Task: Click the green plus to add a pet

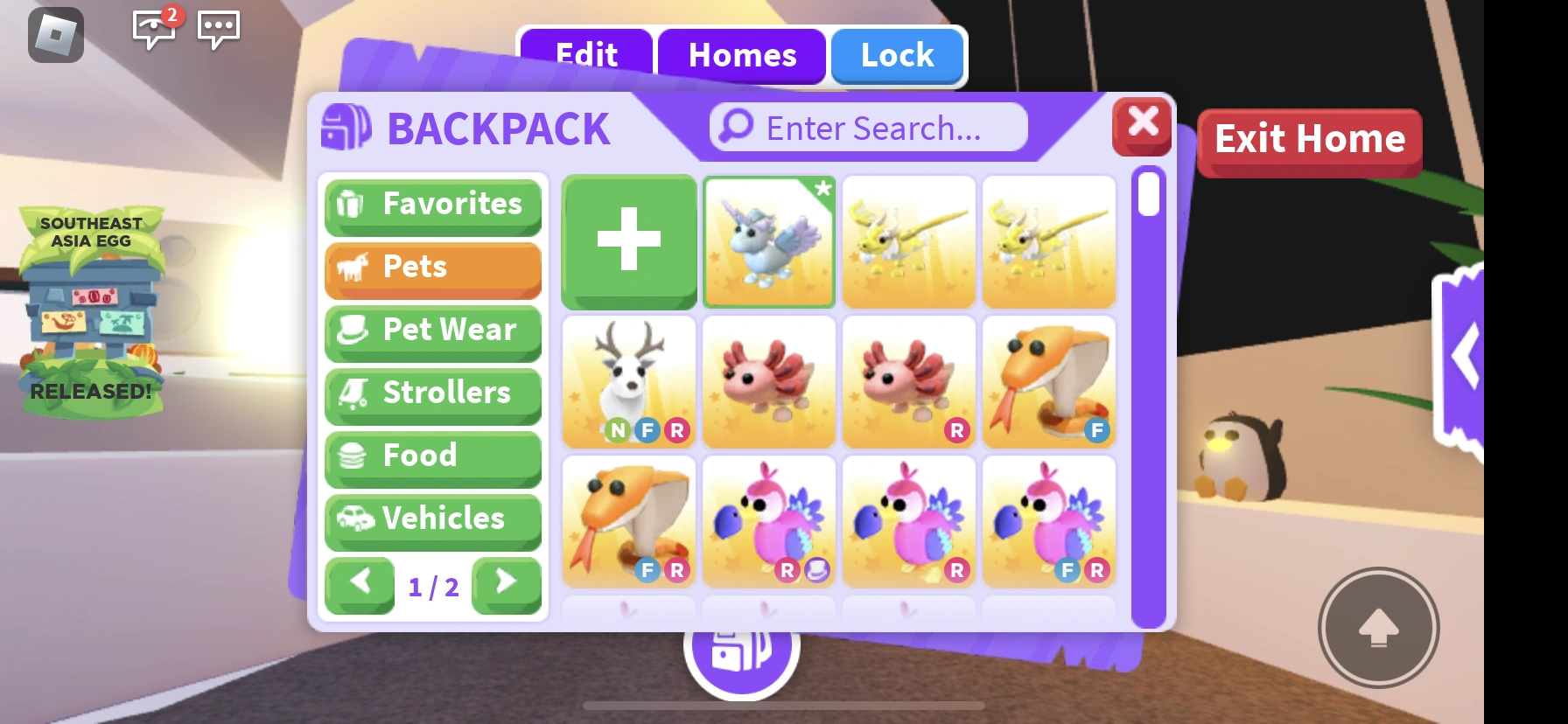Action: pos(628,241)
